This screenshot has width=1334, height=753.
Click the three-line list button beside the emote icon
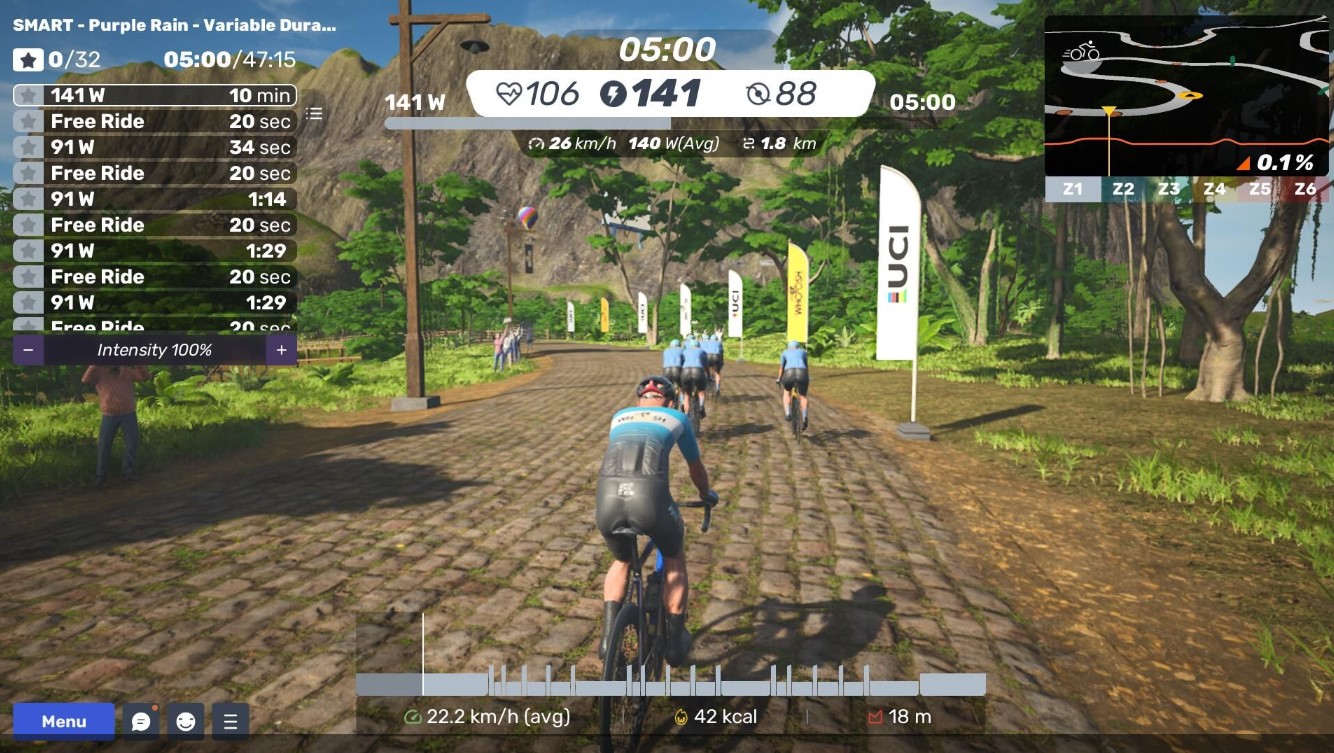(230, 721)
